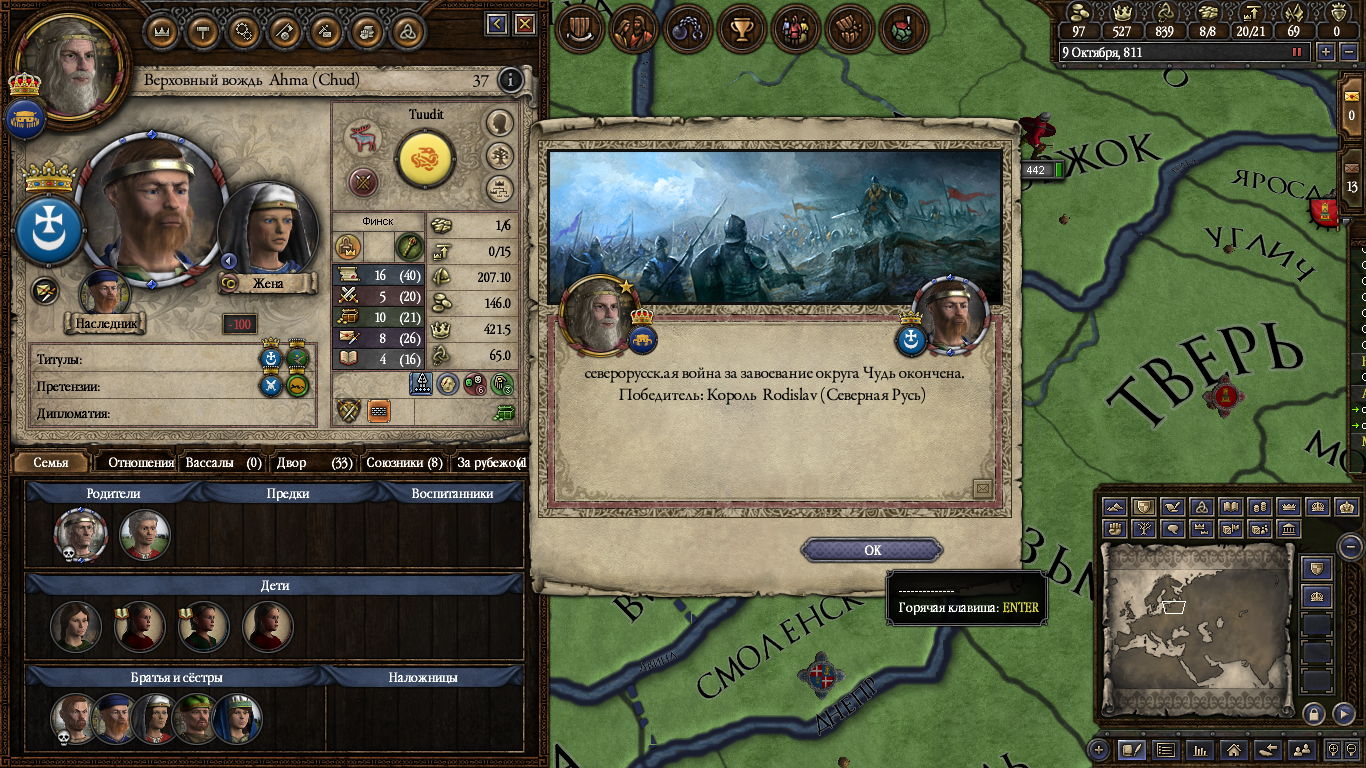Switch to the Семья tab
Image resolution: width=1366 pixels, height=768 pixels.
(x=51, y=463)
